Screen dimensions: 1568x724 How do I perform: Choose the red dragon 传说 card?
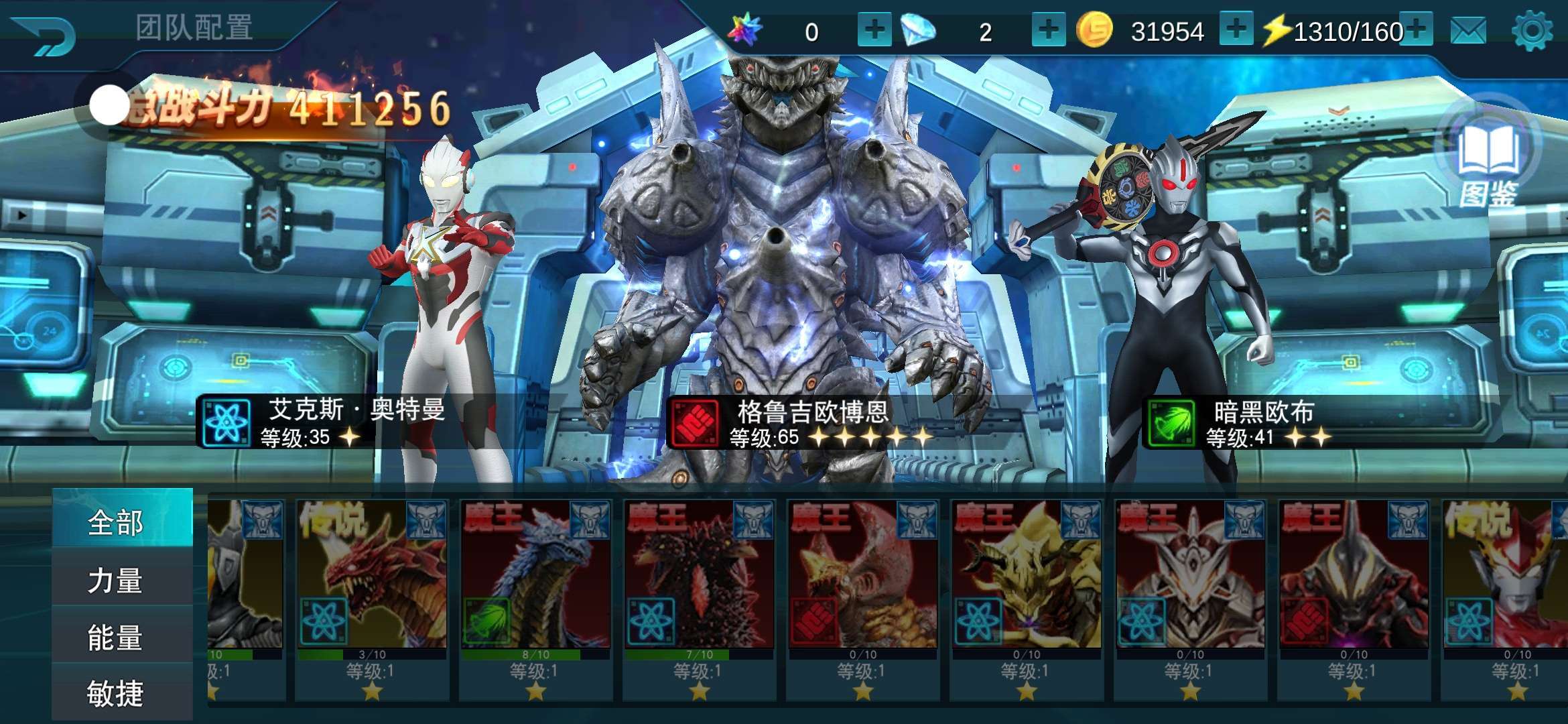[372, 590]
